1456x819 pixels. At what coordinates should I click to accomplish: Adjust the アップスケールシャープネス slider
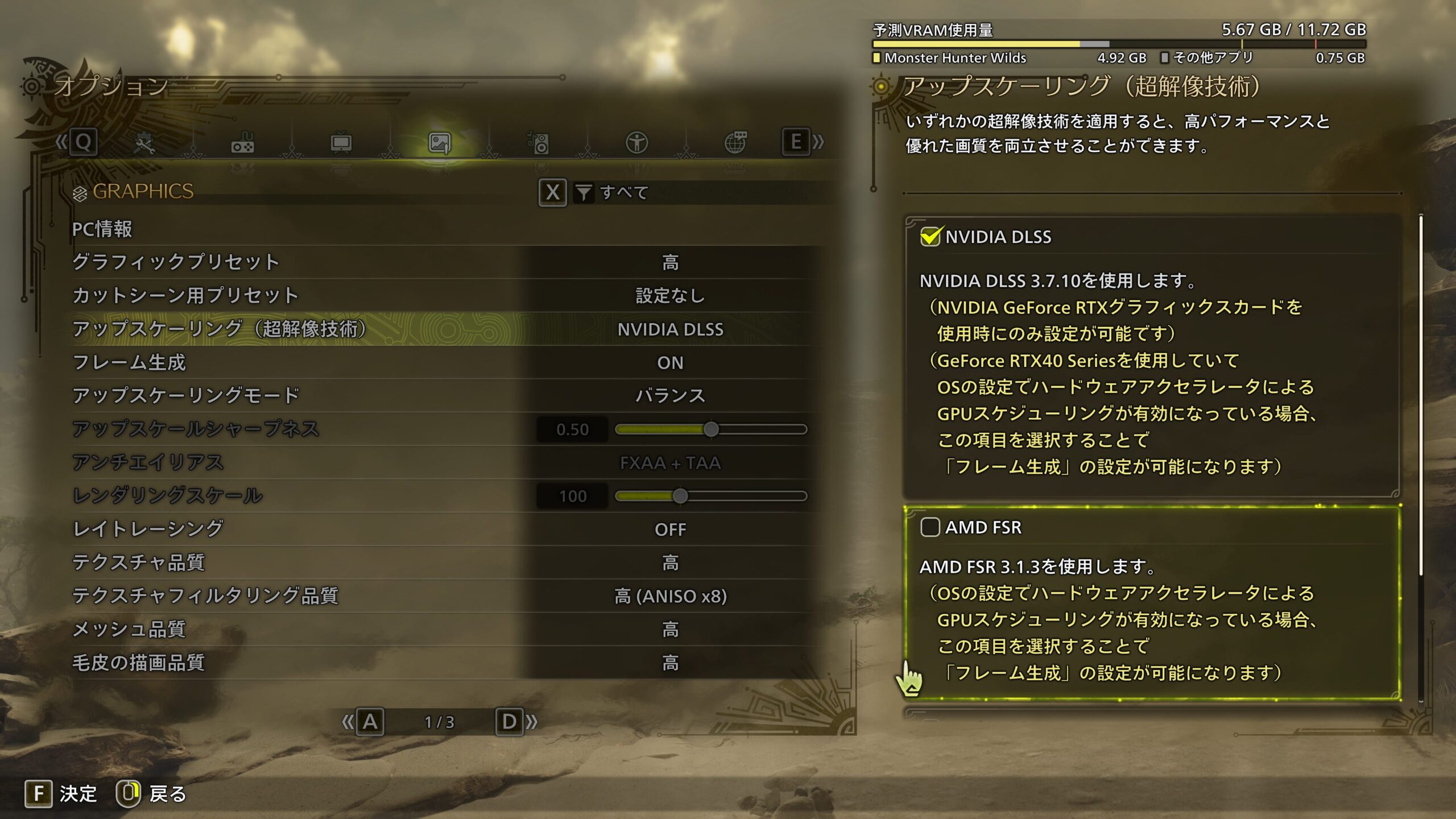pyautogui.click(x=710, y=429)
